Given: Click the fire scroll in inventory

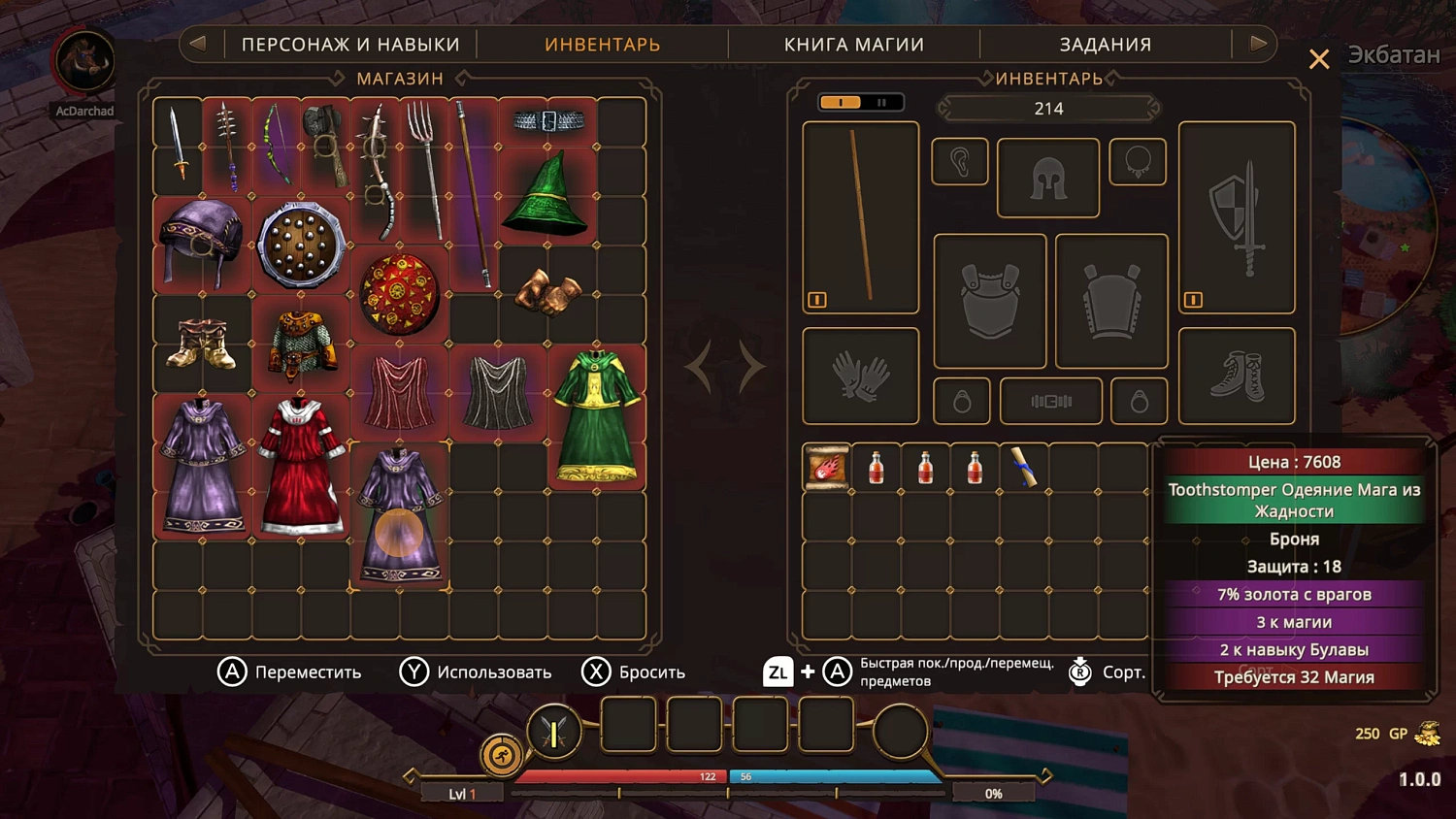Looking at the screenshot, I should coord(826,466).
